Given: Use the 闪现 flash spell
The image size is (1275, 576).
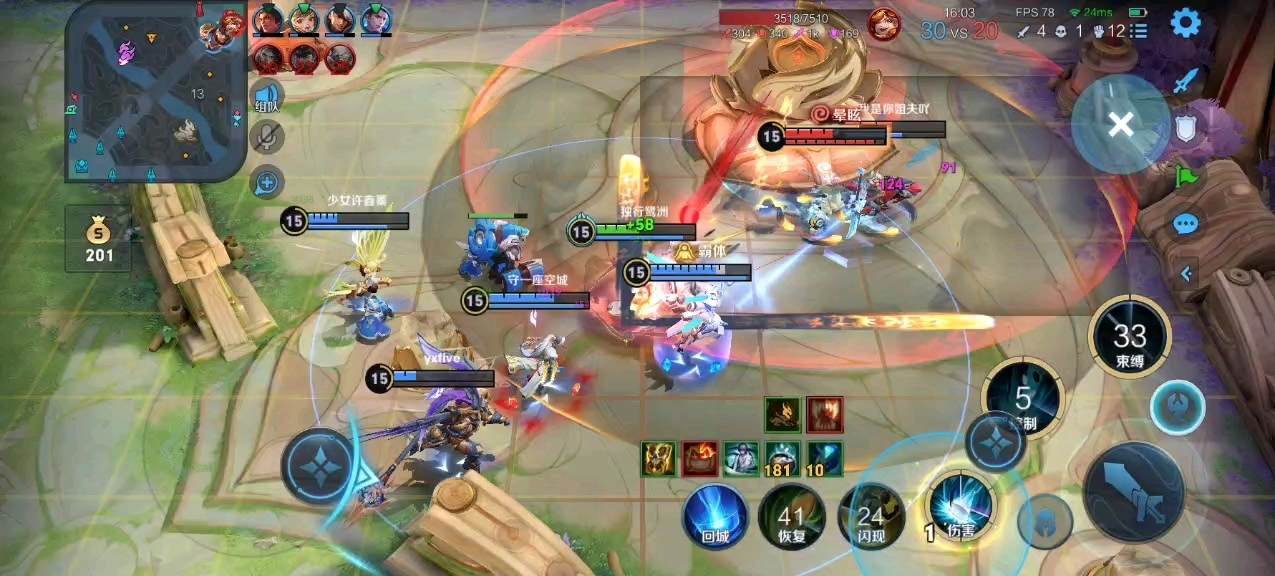Looking at the screenshot, I should [870, 517].
